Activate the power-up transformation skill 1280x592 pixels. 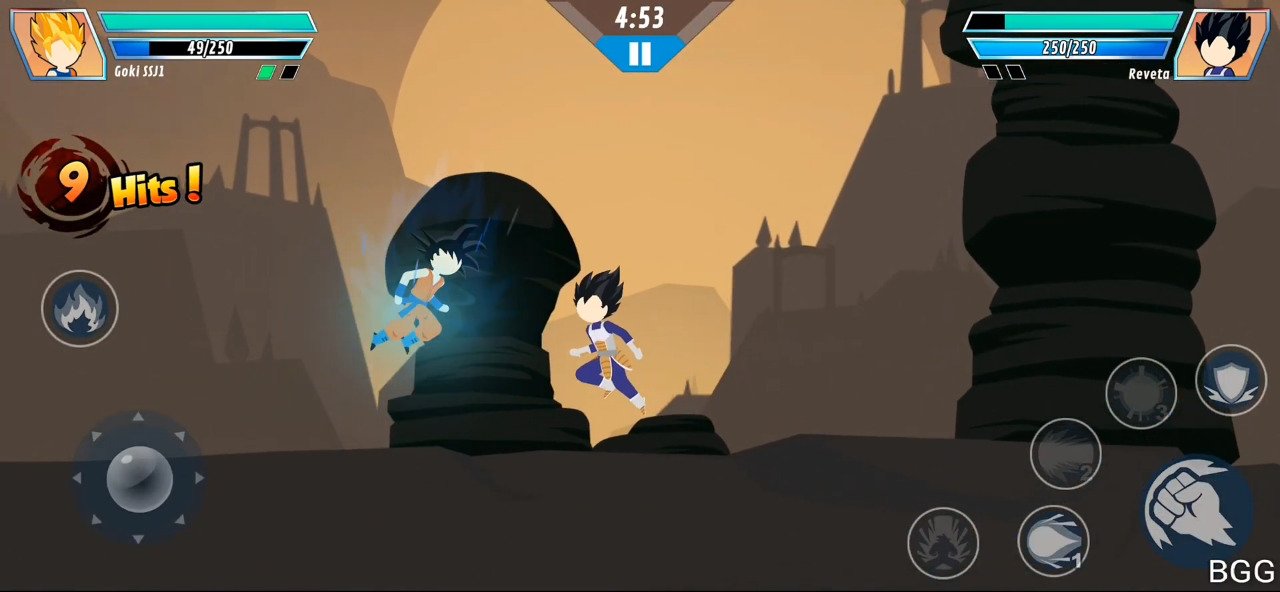[942, 543]
